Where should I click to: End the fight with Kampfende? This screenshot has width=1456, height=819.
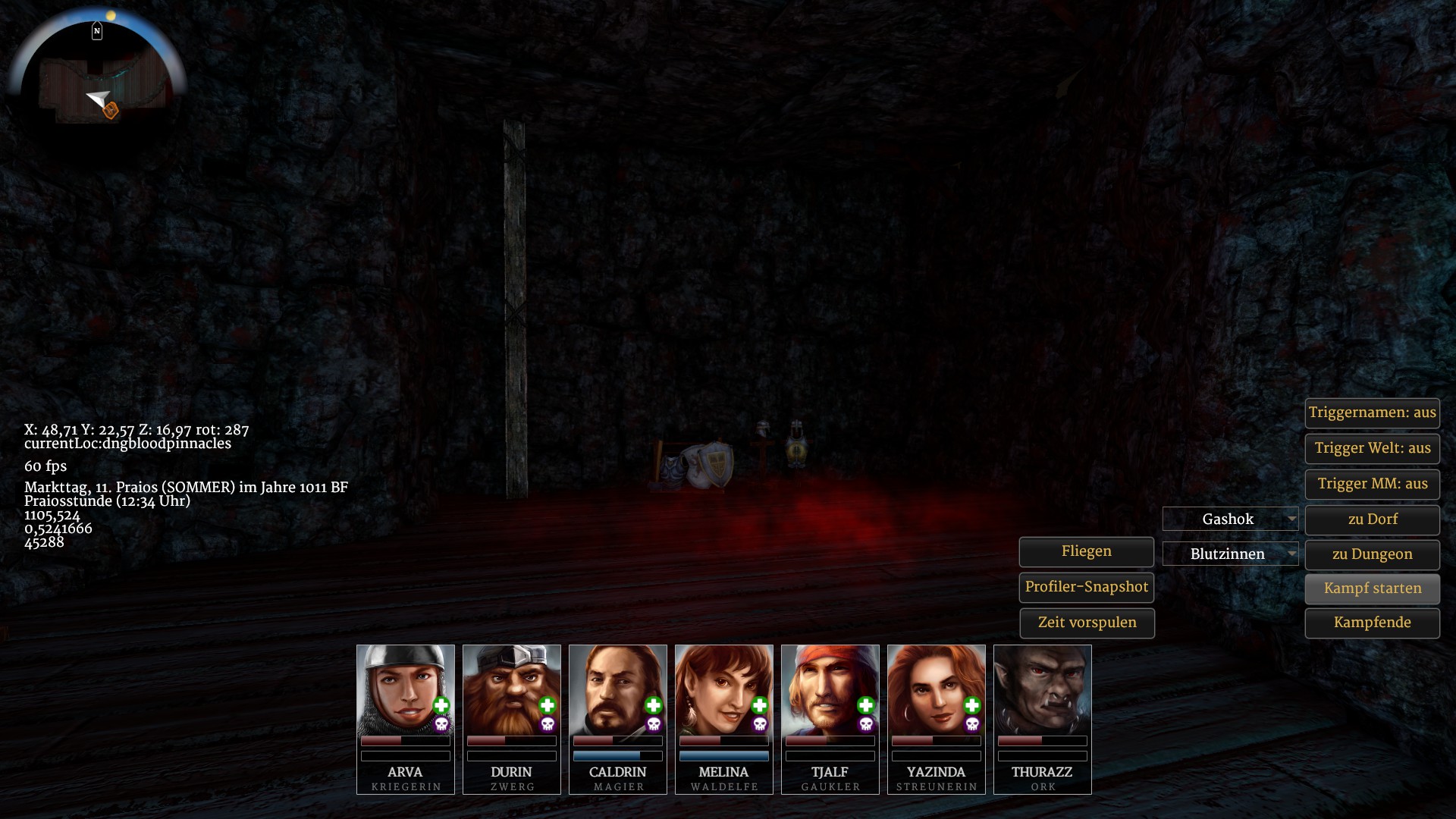(1372, 623)
